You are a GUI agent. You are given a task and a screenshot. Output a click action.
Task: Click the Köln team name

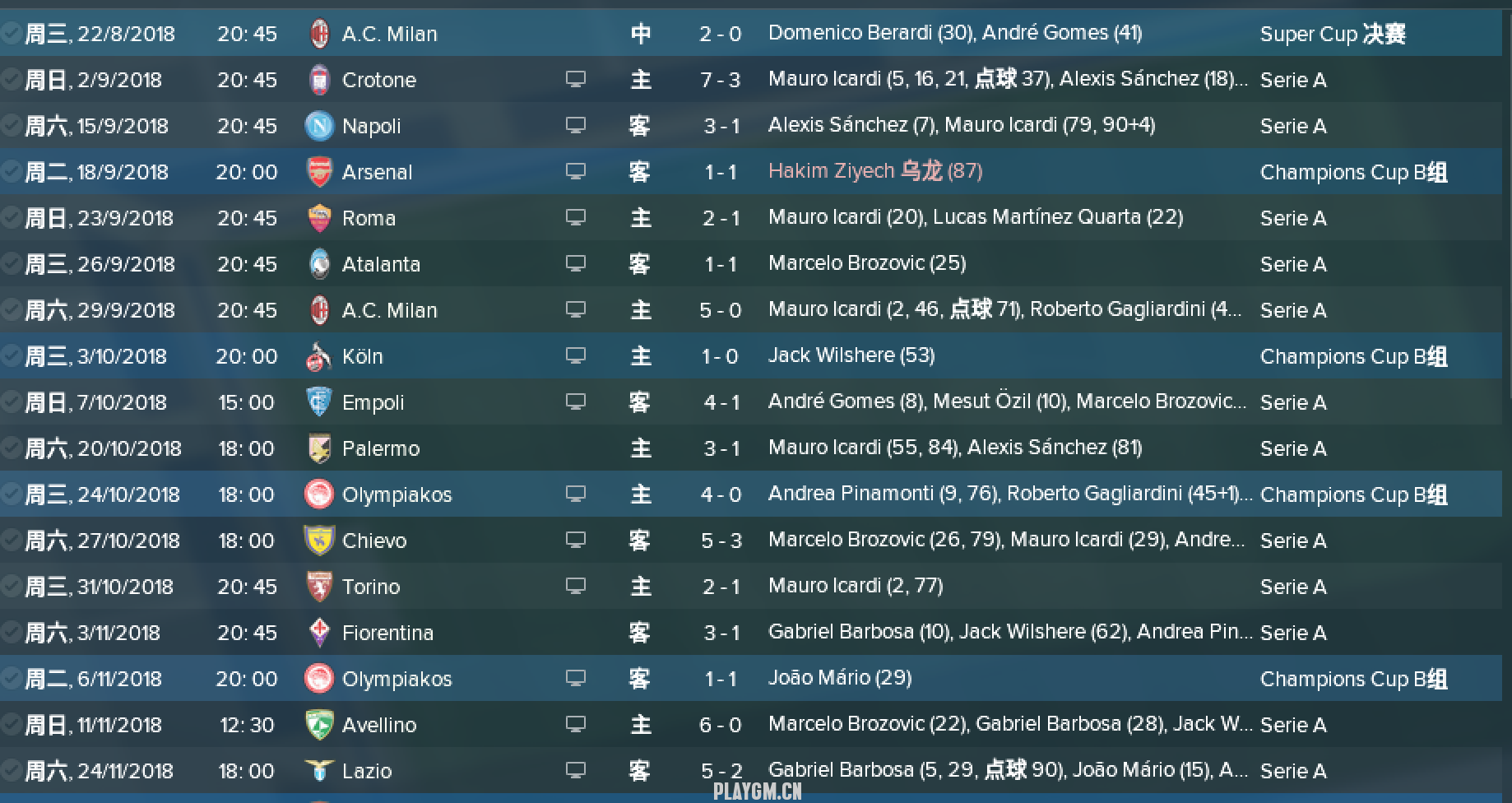362,356
